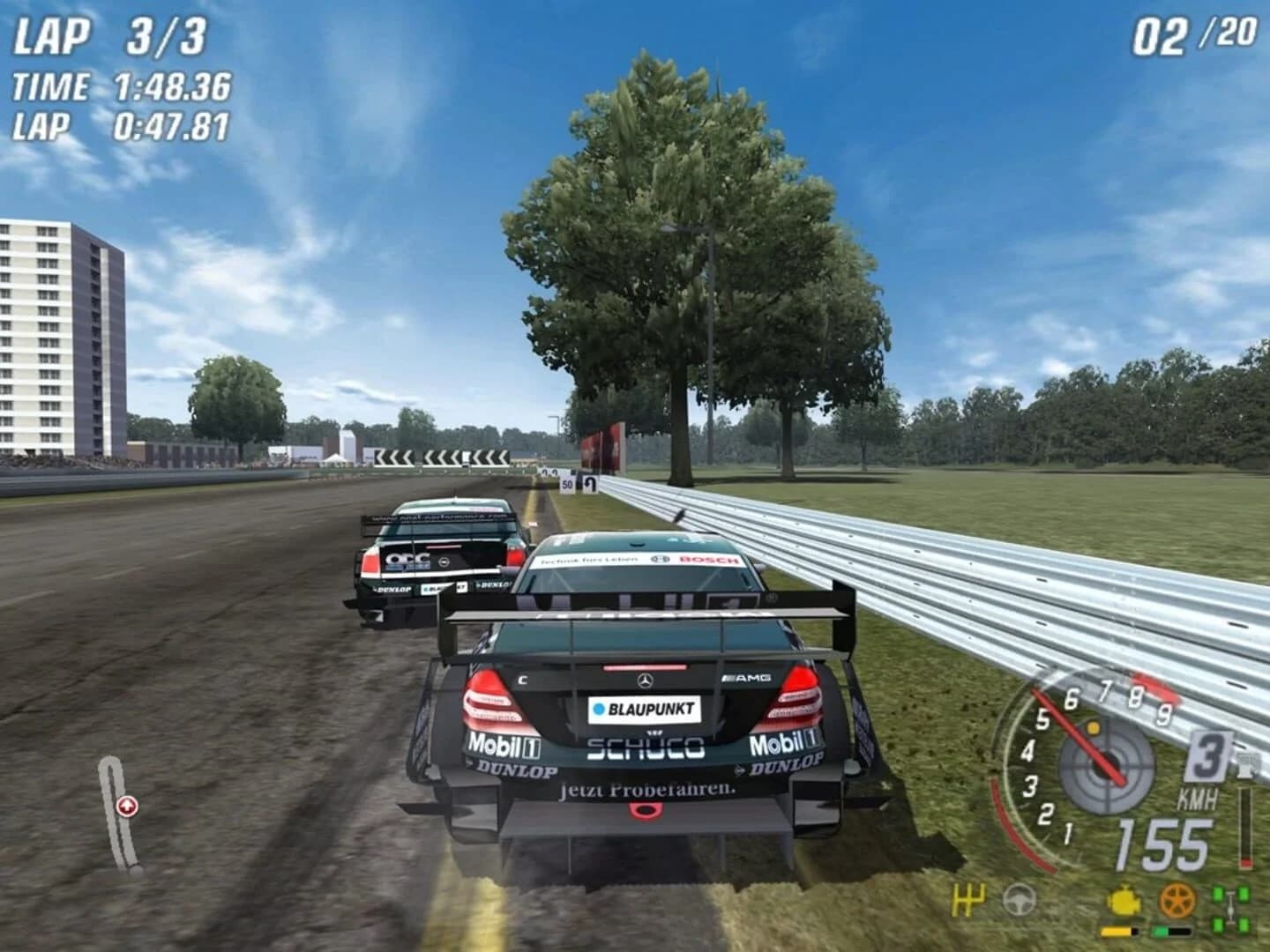Toggle the yellow engine condition bar
The width and height of the screenshot is (1270, 952).
point(1118,931)
